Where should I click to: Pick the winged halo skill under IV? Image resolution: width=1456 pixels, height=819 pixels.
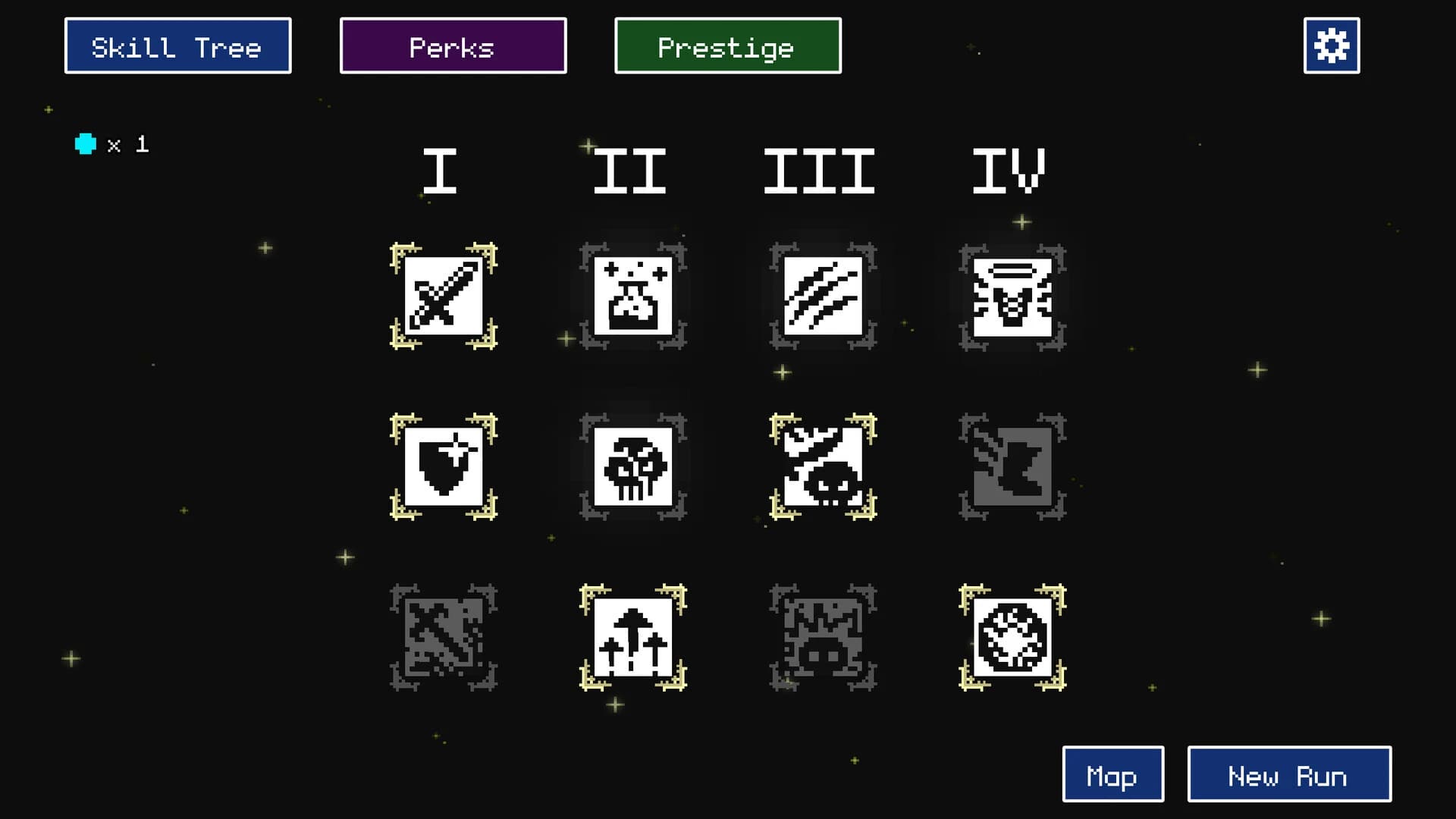(x=1012, y=298)
